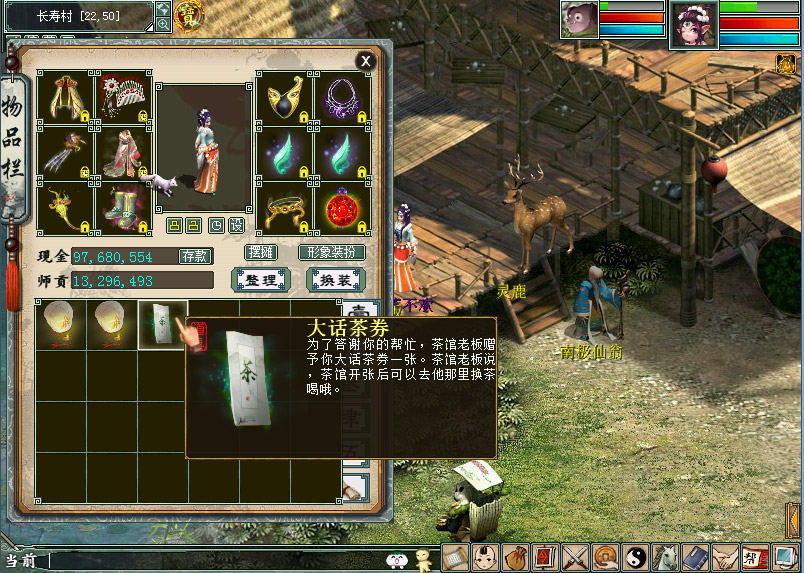Image resolution: width=804 pixels, height=573 pixels.
Task: Click the red 寶 treasure icon
Action: pos(187,14)
